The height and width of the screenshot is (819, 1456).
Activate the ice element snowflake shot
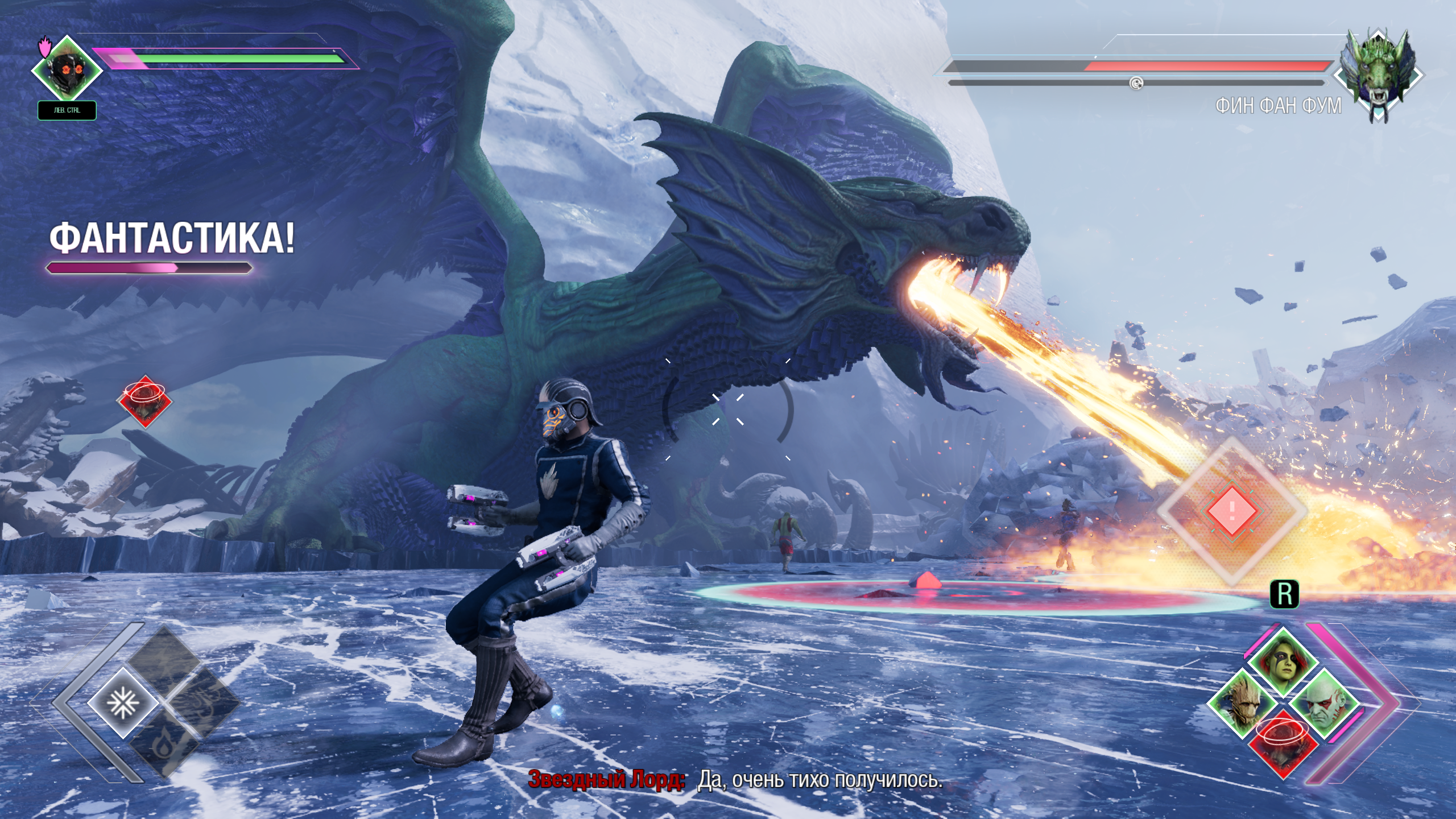(x=122, y=704)
